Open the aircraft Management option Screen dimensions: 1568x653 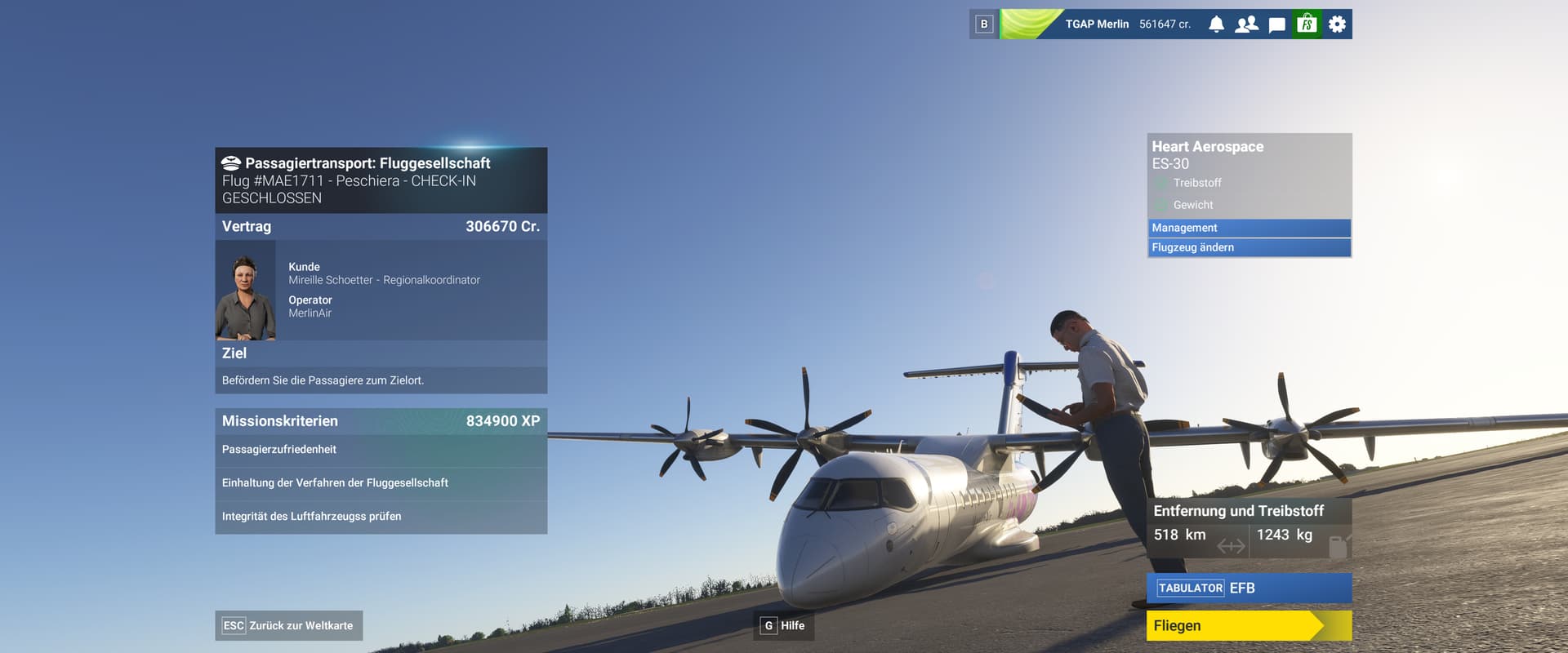coord(1248,228)
